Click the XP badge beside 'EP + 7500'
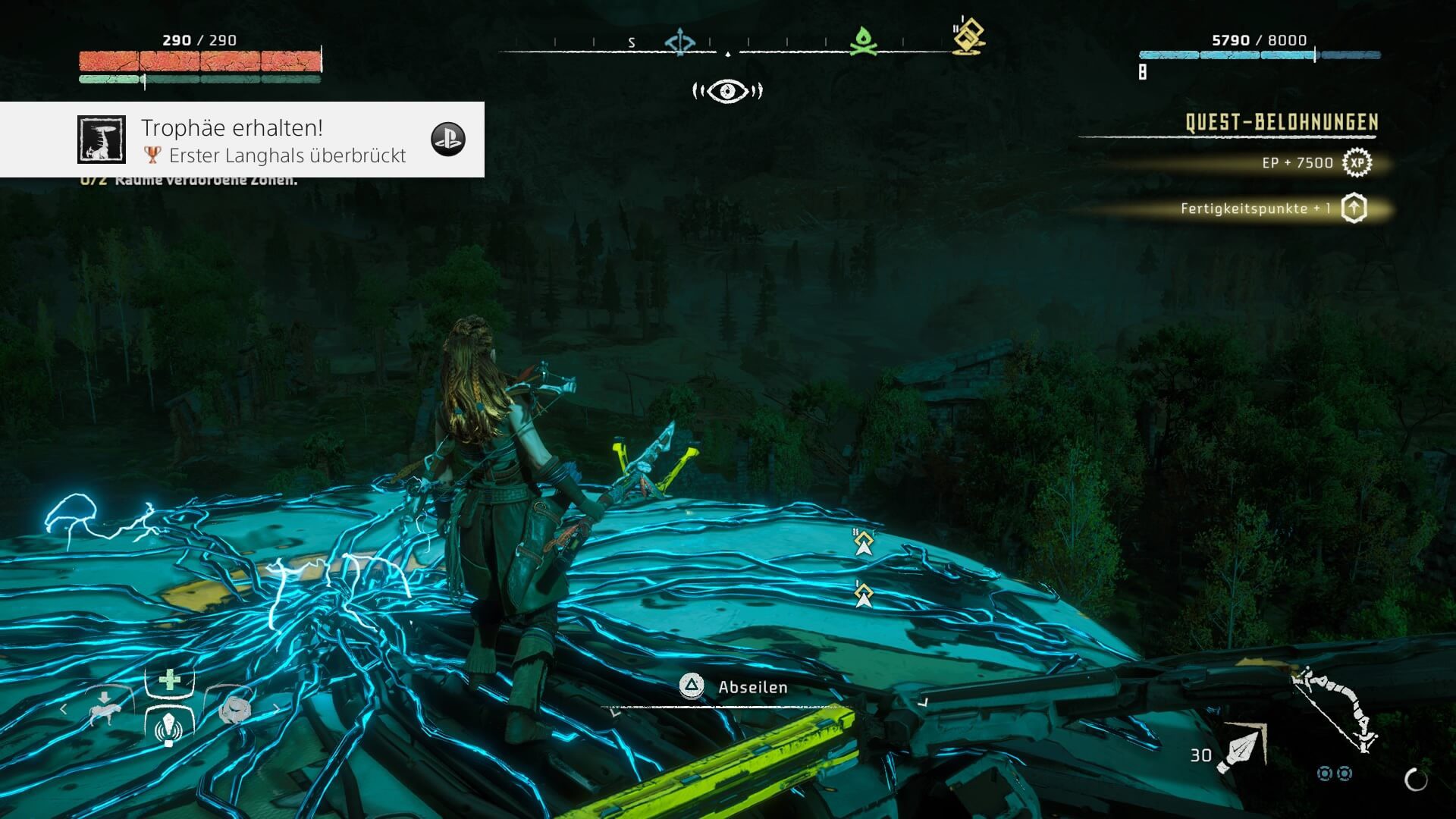Image resolution: width=1456 pixels, height=819 pixels. [1357, 163]
